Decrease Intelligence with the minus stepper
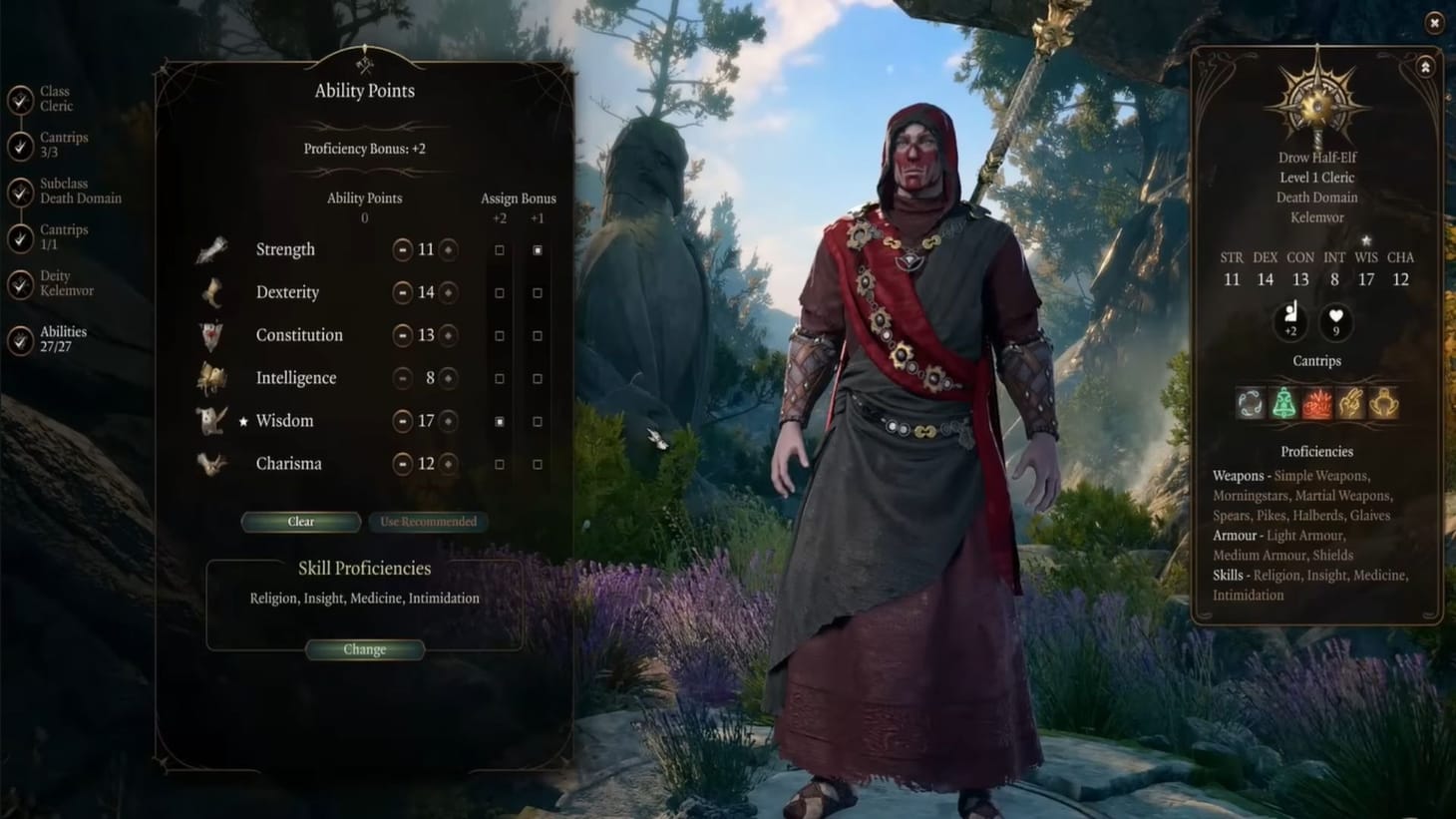Image resolution: width=1456 pixels, height=819 pixels. tap(403, 378)
